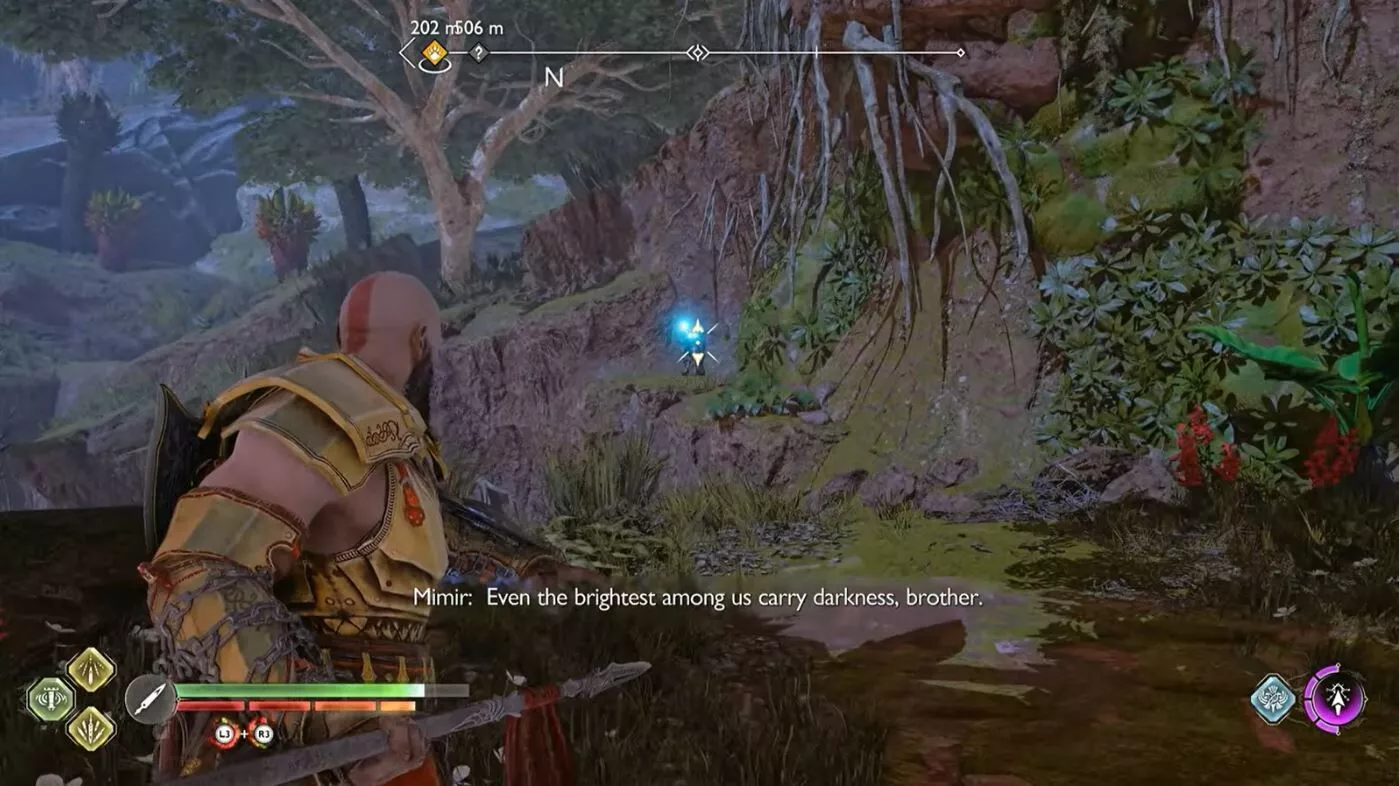Select the N direction label on the compass
This screenshot has width=1399, height=786.
(553, 75)
